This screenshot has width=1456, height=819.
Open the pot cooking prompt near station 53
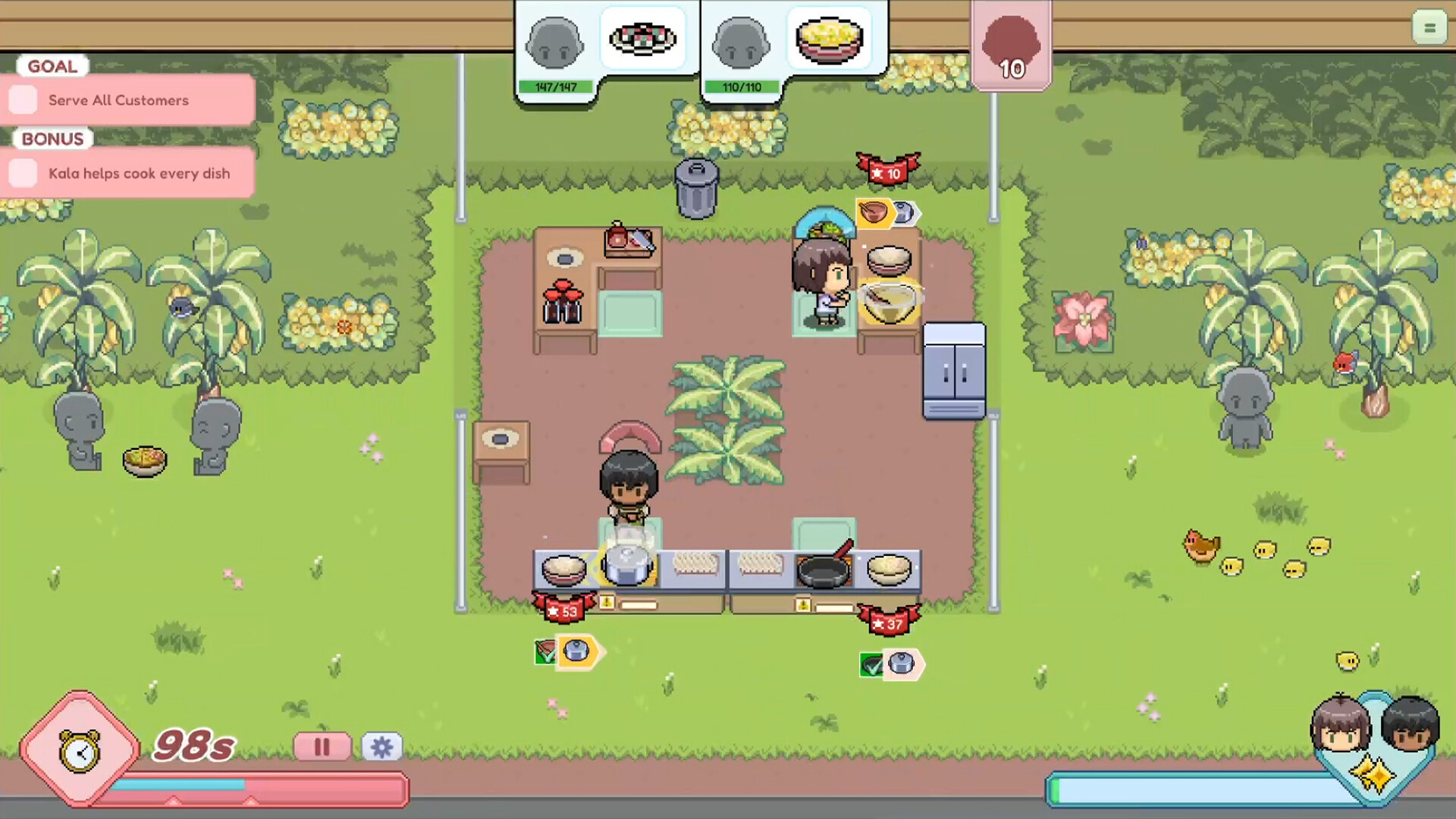point(579,651)
